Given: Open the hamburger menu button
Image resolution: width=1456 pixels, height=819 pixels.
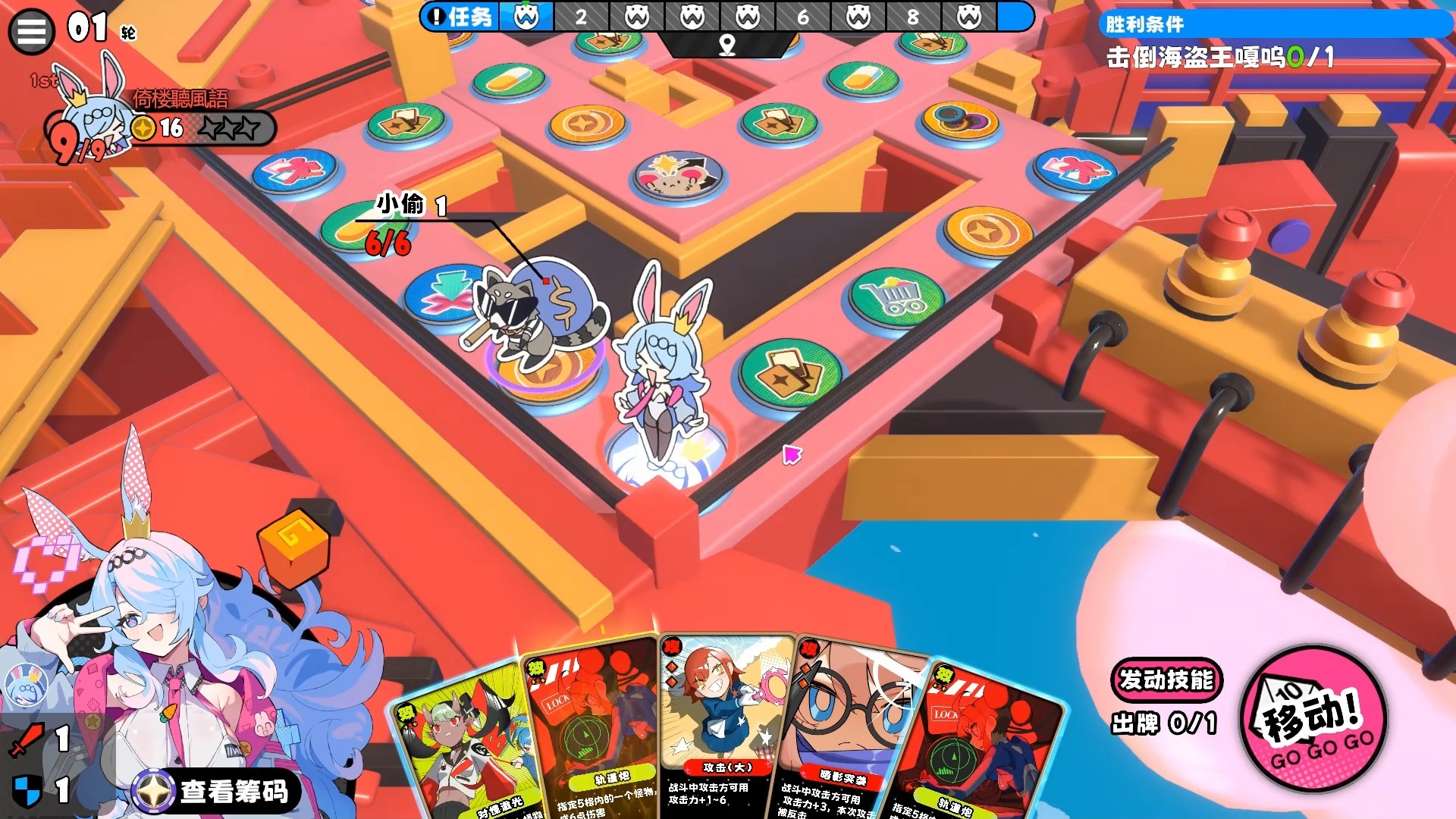Looking at the screenshot, I should point(31,32).
